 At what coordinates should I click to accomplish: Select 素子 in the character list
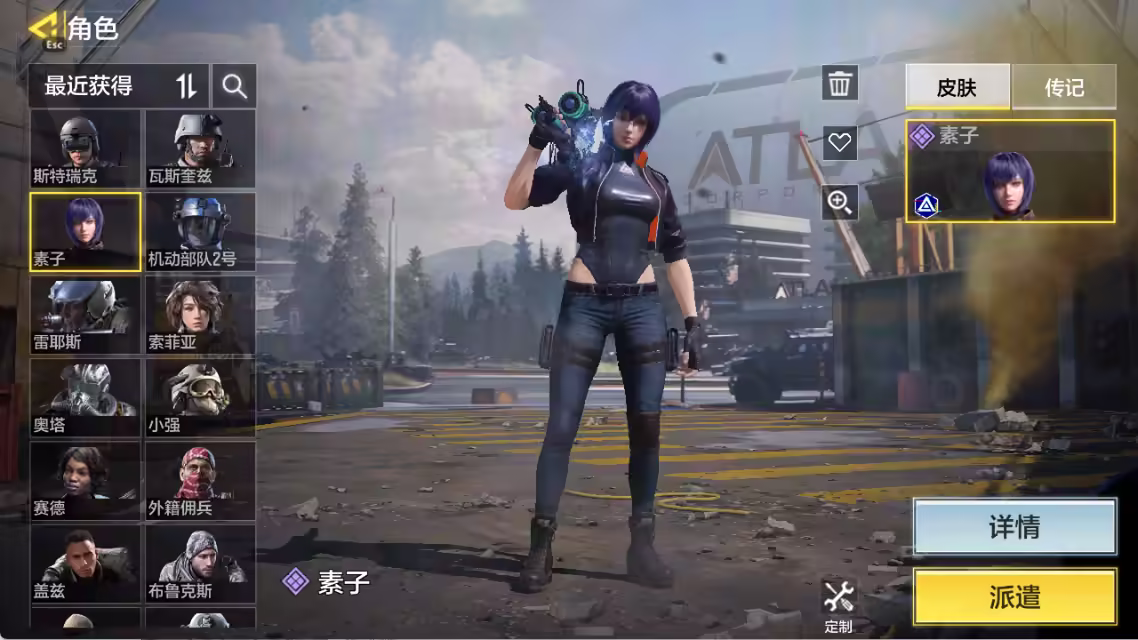[85, 232]
